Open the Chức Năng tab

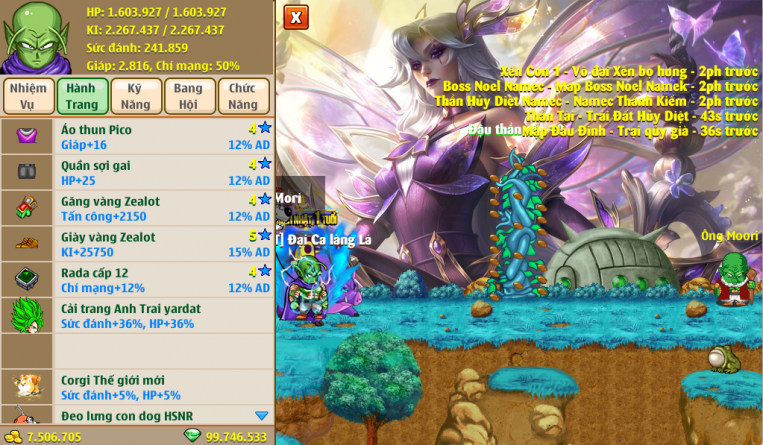pyautogui.click(x=243, y=95)
